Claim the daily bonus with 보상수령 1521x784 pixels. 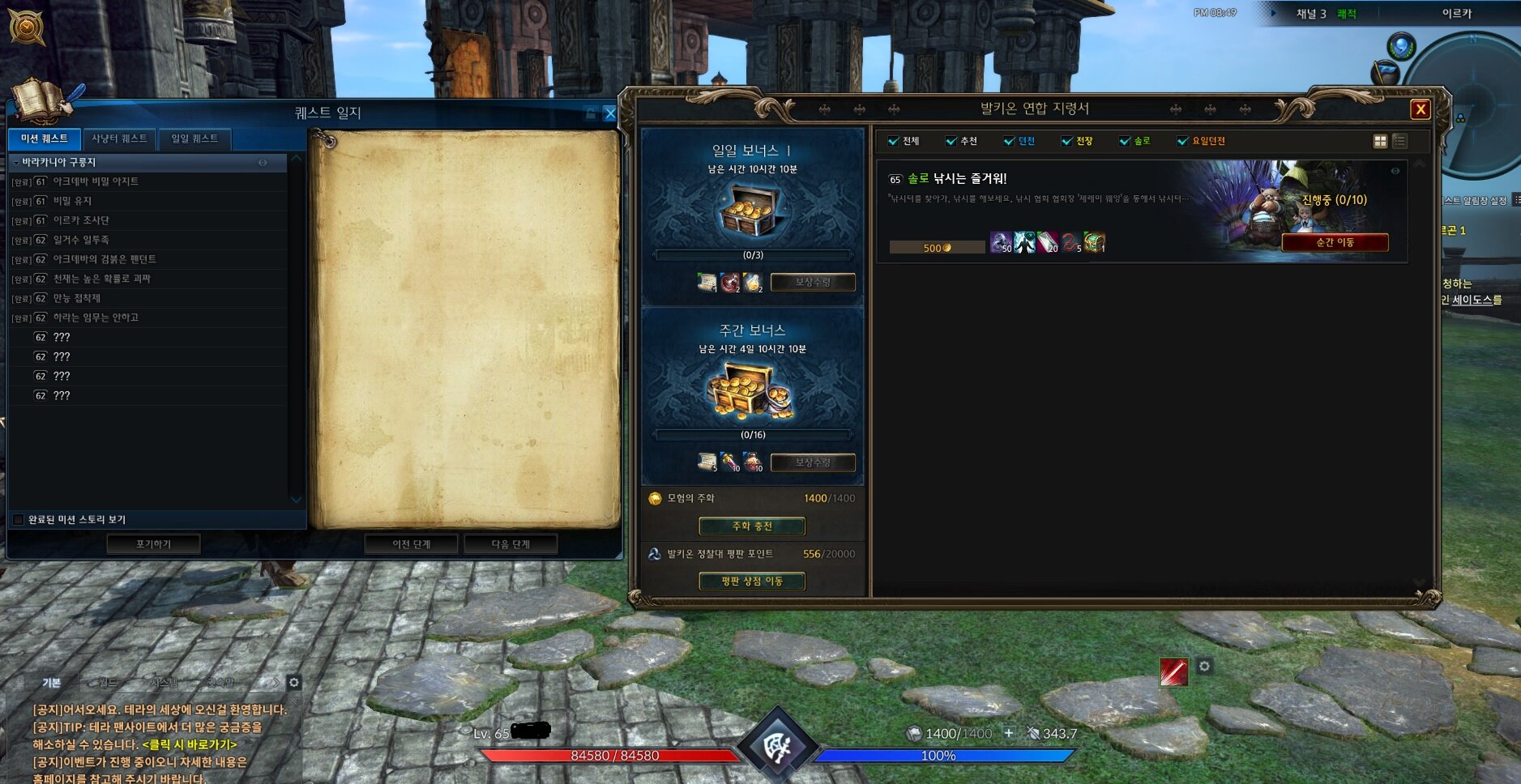coord(813,282)
